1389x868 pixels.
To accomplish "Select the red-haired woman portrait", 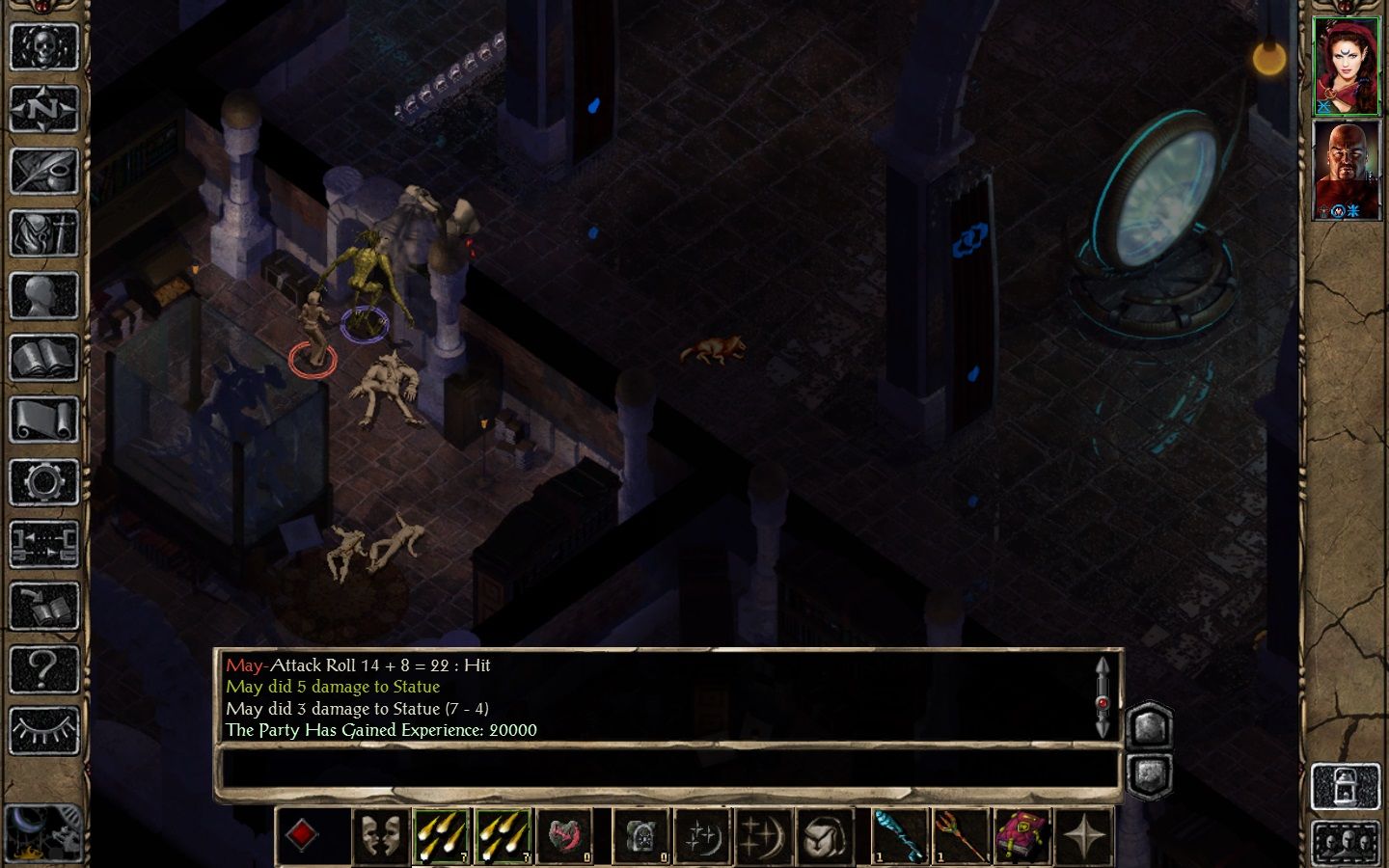I will click(x=1347, y=66).
